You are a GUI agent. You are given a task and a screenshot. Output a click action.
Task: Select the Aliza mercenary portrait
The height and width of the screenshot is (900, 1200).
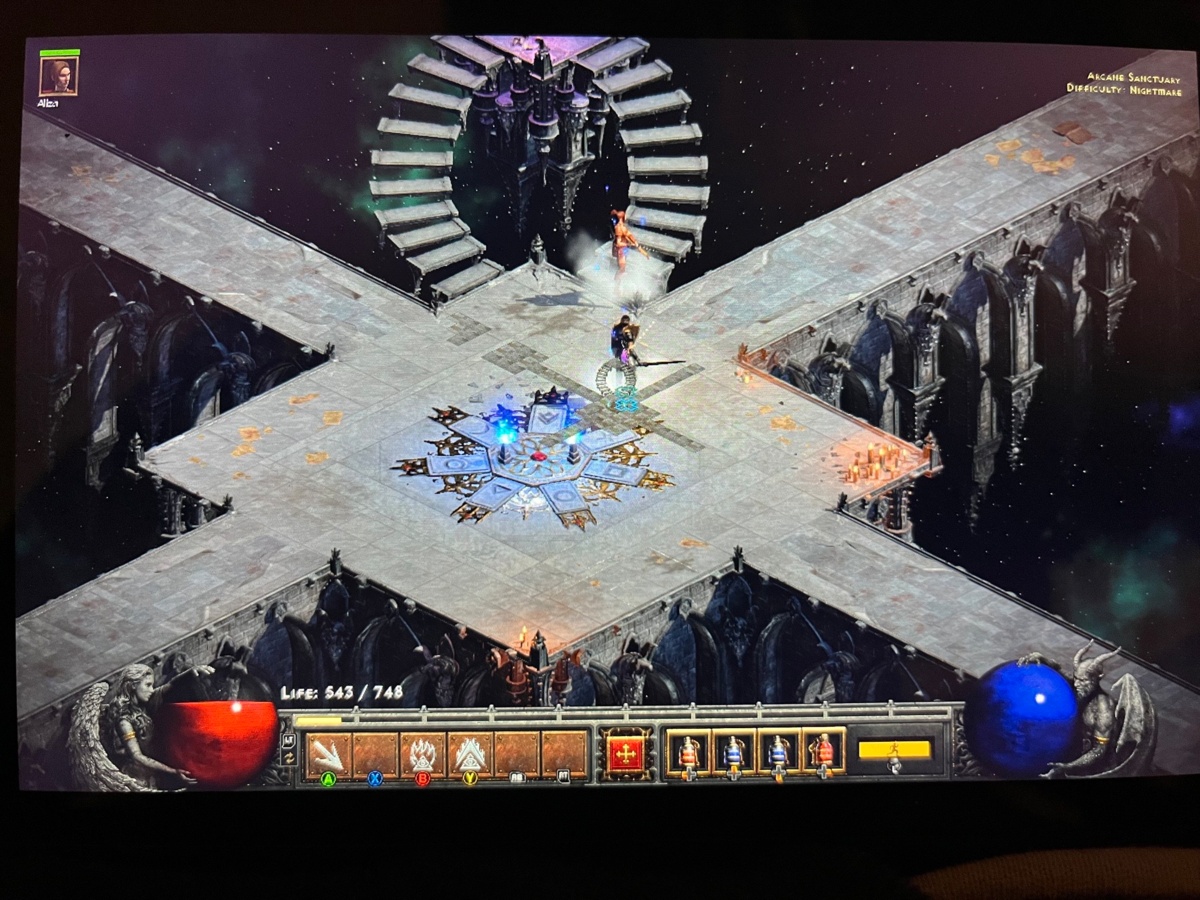point(58,76)
